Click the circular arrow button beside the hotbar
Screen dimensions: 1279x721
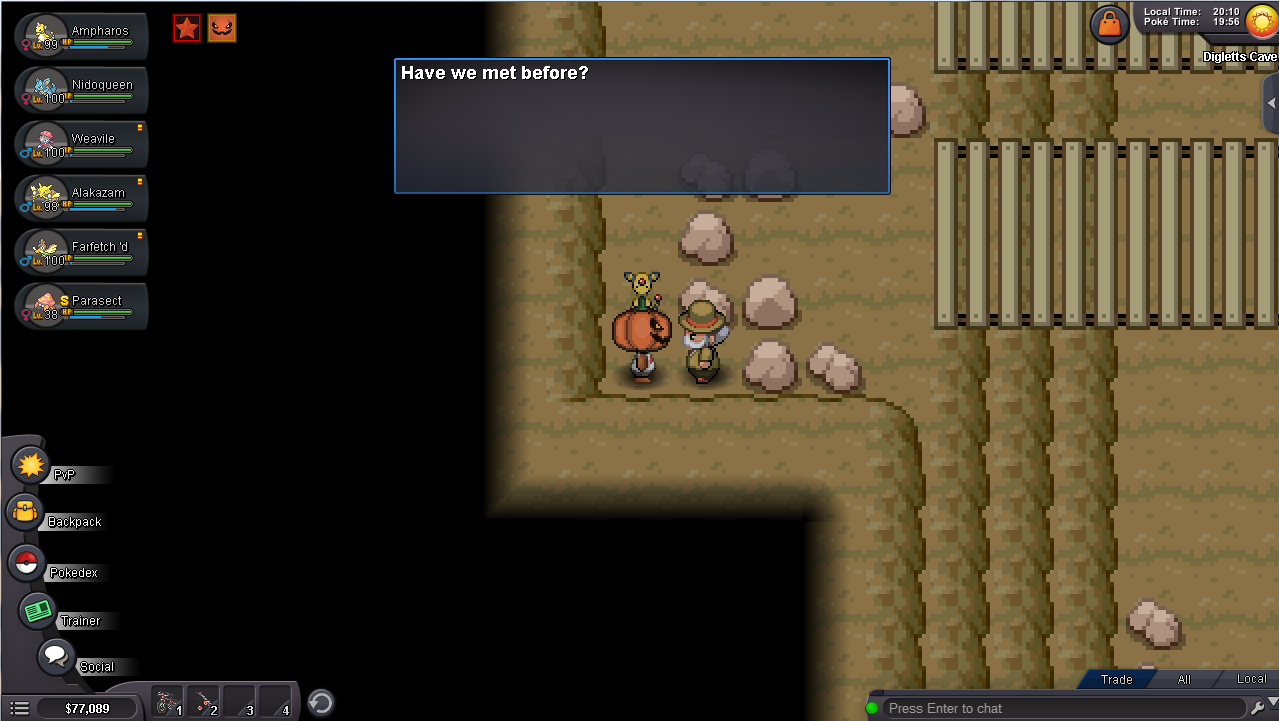[x=320, y=703]
